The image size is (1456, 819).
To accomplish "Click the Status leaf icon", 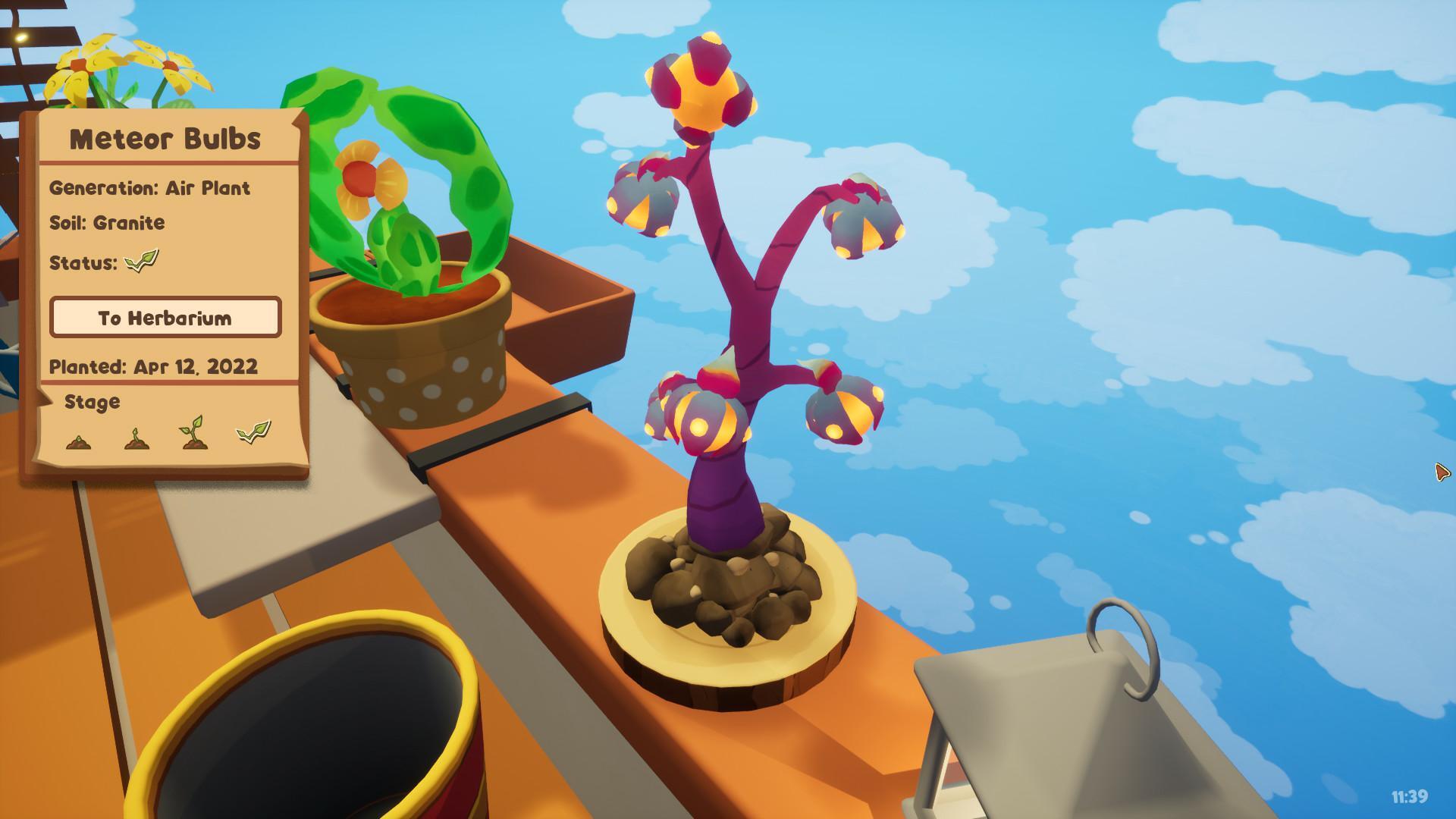I will [143, 262].
